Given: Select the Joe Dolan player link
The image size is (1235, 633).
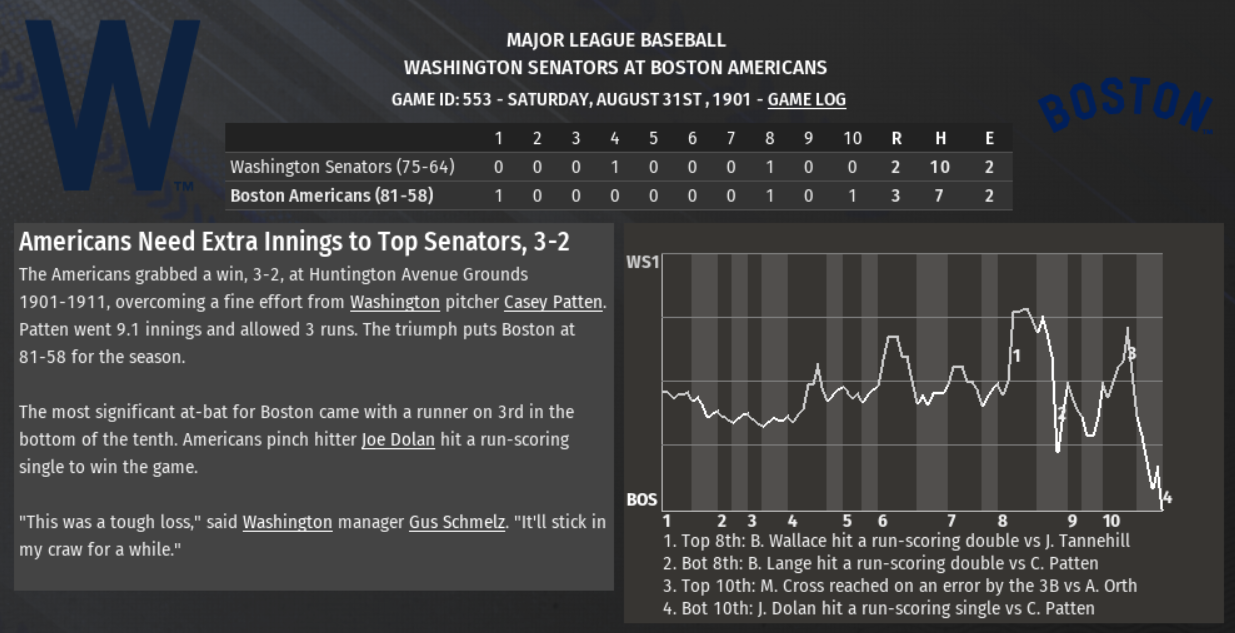Looking at the screenshot, I should click(398, 439).
